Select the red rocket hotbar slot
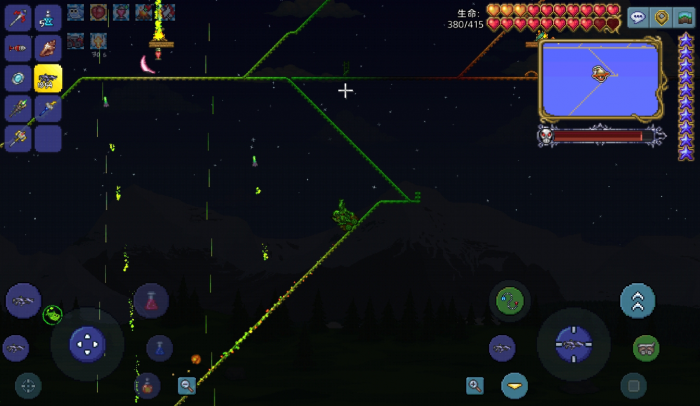 tap(18, 48)
